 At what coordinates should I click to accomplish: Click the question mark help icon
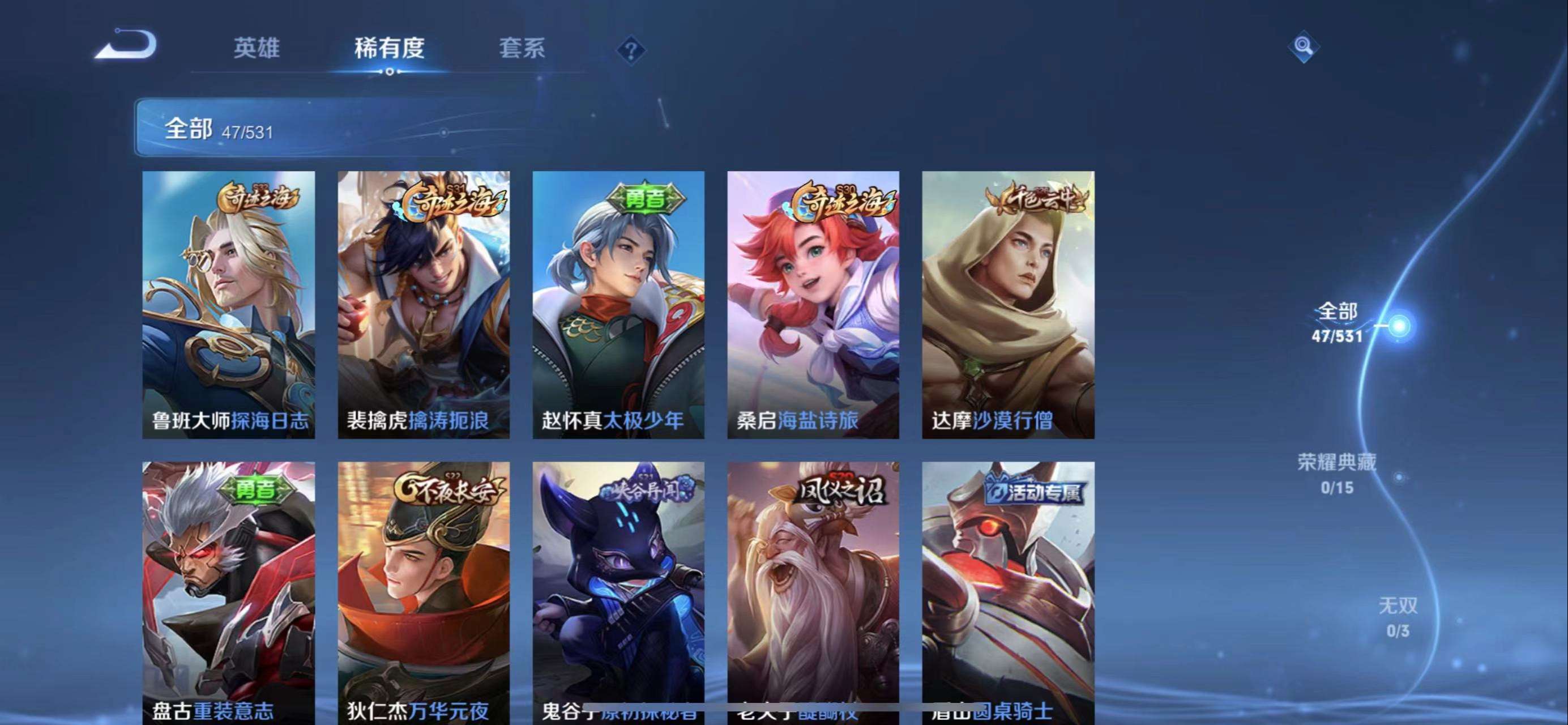(x=631, y=50)
